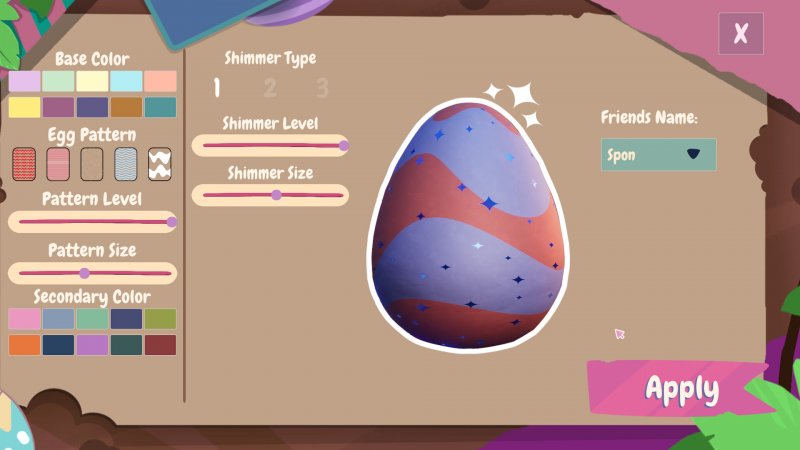Select shimmer type 1
The height and width of the screenshot is (450, 800).
coord(217,88)
